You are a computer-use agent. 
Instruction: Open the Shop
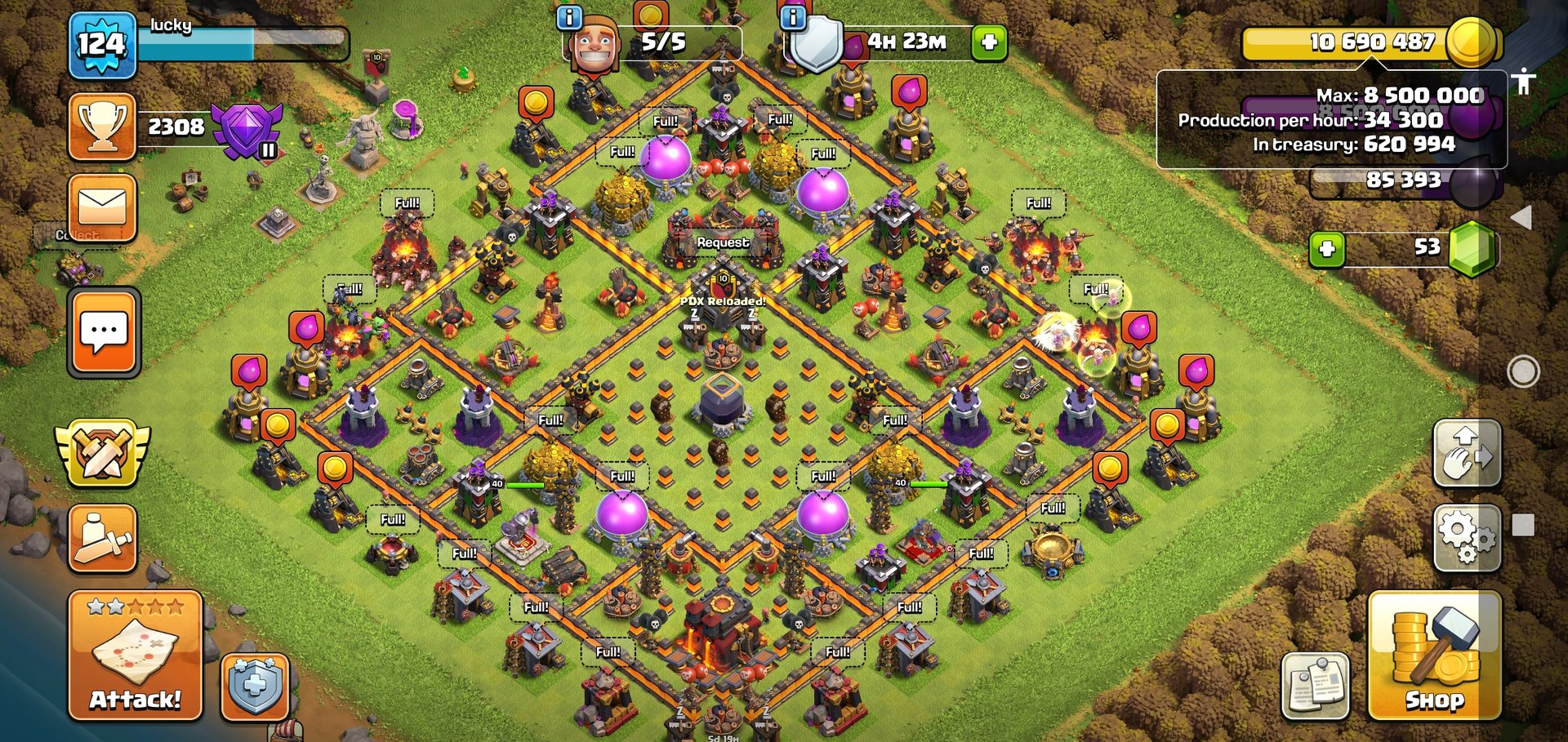(x=1434, y=656)
